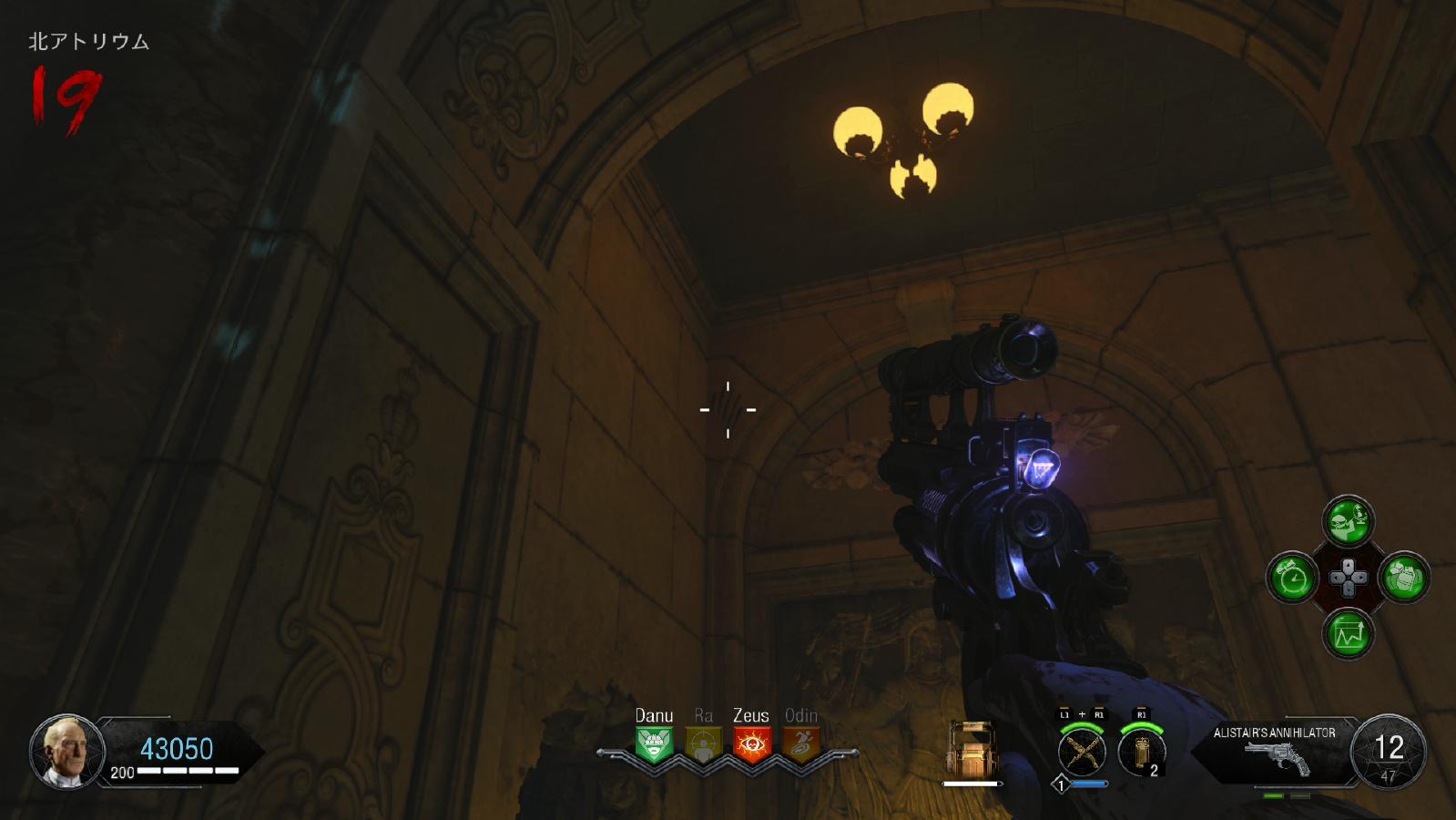
Task: Activate the rising graph elixir
Action: [x=1348, y=634]
